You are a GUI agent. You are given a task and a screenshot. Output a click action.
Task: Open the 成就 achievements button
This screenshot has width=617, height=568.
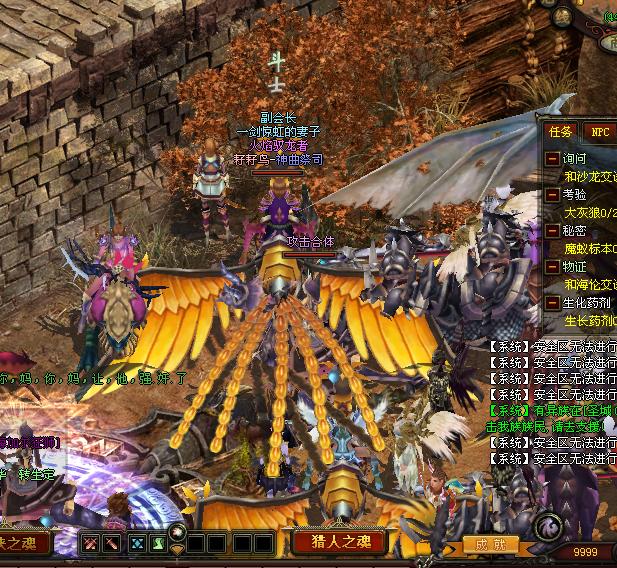(490, 545)
